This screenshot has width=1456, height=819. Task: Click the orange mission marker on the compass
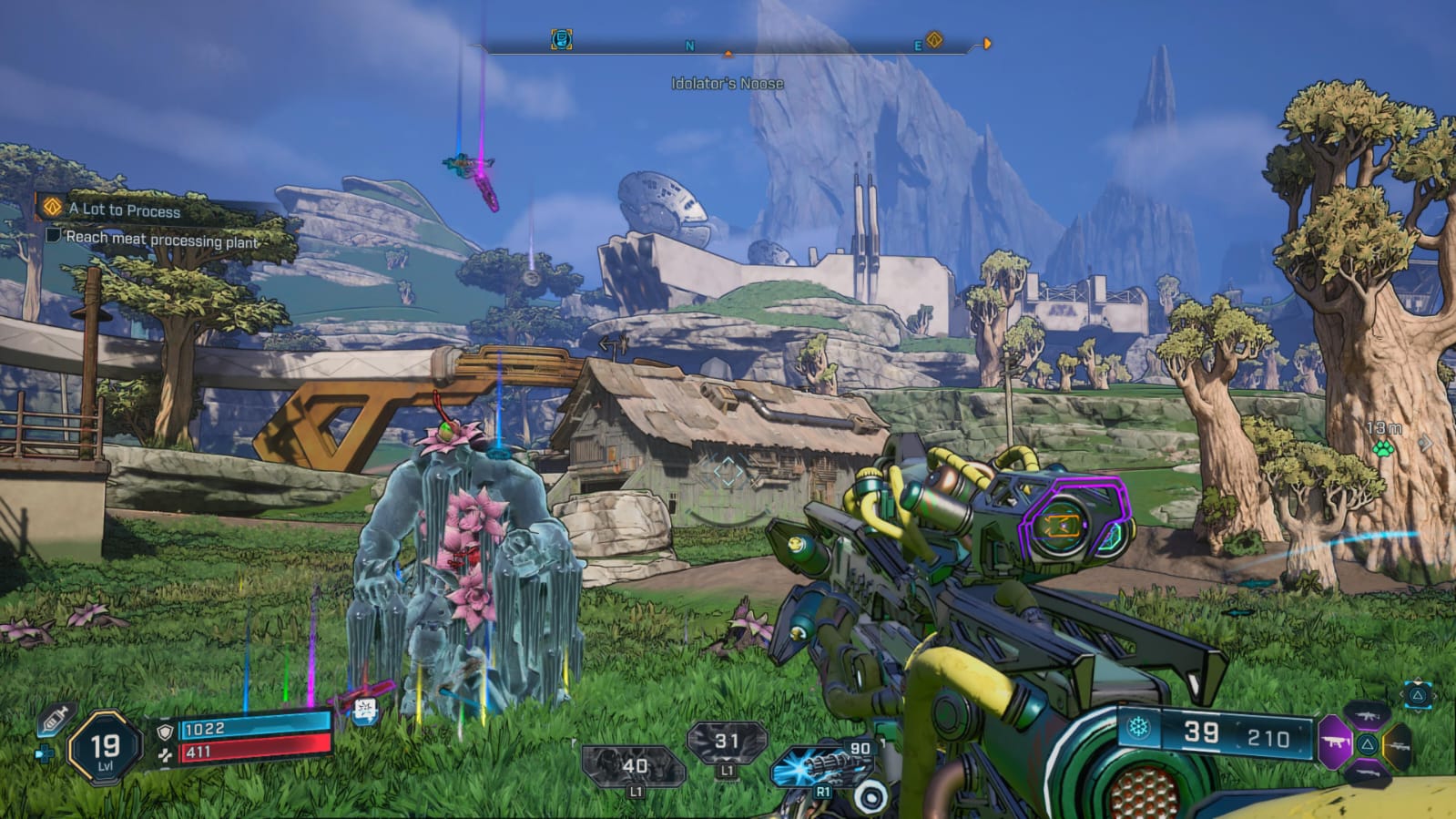tap(933, 40)
